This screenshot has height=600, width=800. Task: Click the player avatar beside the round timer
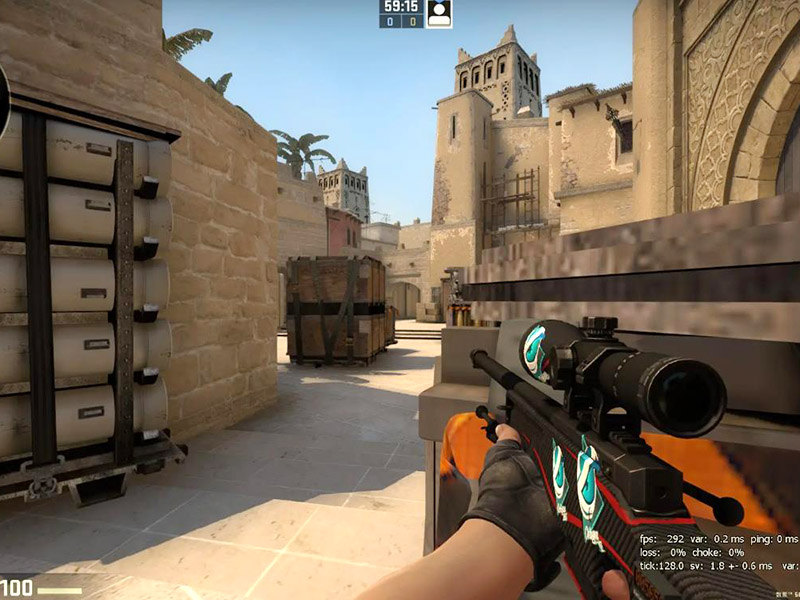pos(439,13)
